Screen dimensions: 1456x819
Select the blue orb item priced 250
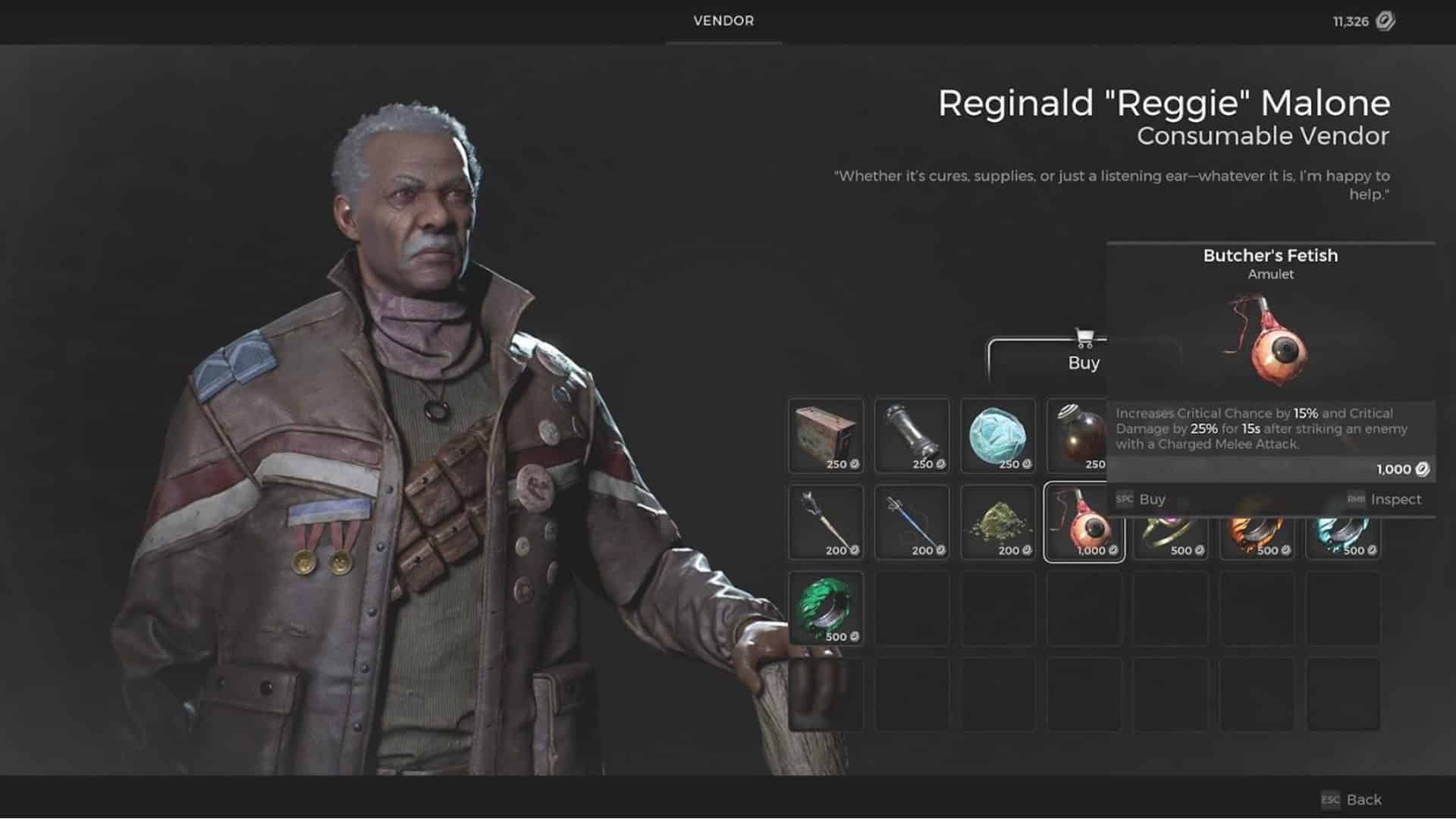click(x=998, y=436)
